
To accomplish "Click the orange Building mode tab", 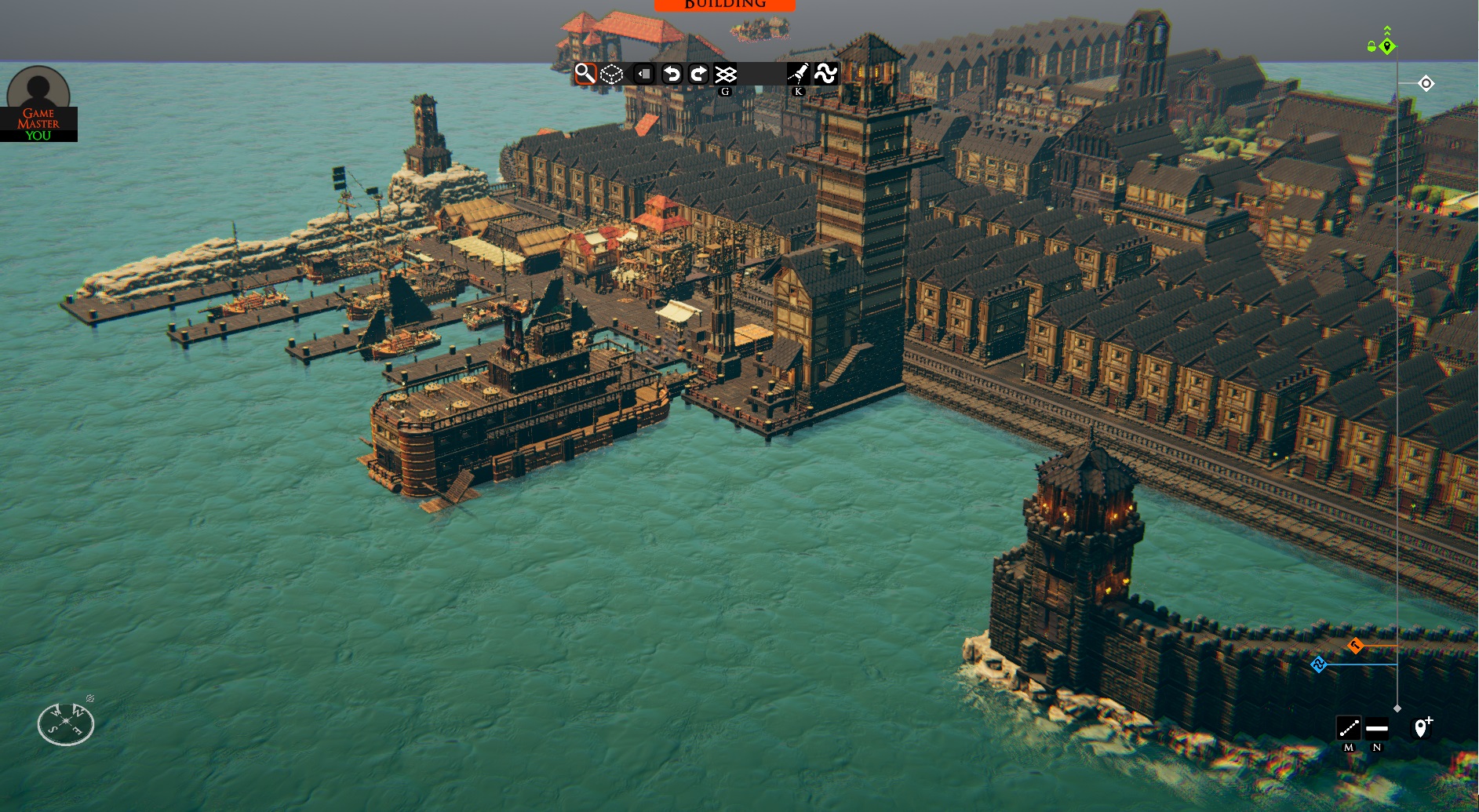I will coord(725,5).
